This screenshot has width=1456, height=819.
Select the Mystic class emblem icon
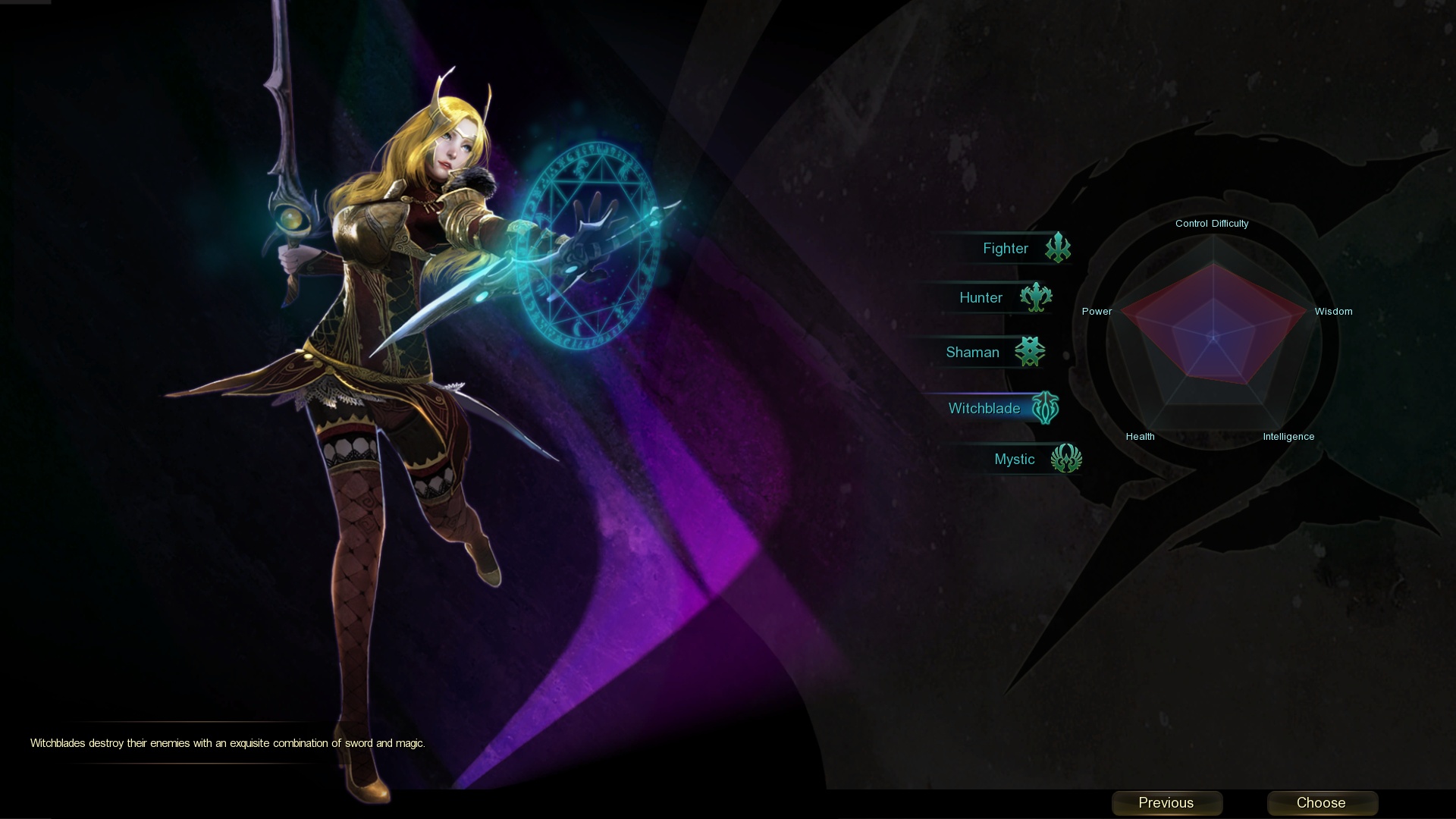tap(1068, 459)
